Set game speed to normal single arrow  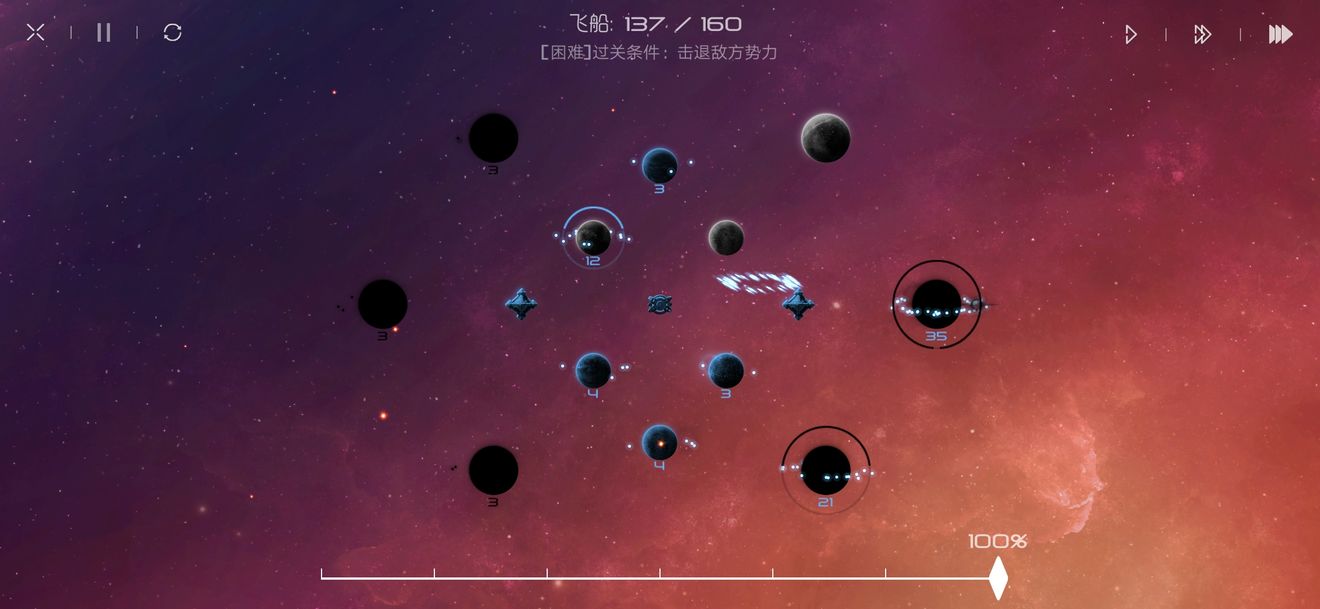coord(1131,35)
